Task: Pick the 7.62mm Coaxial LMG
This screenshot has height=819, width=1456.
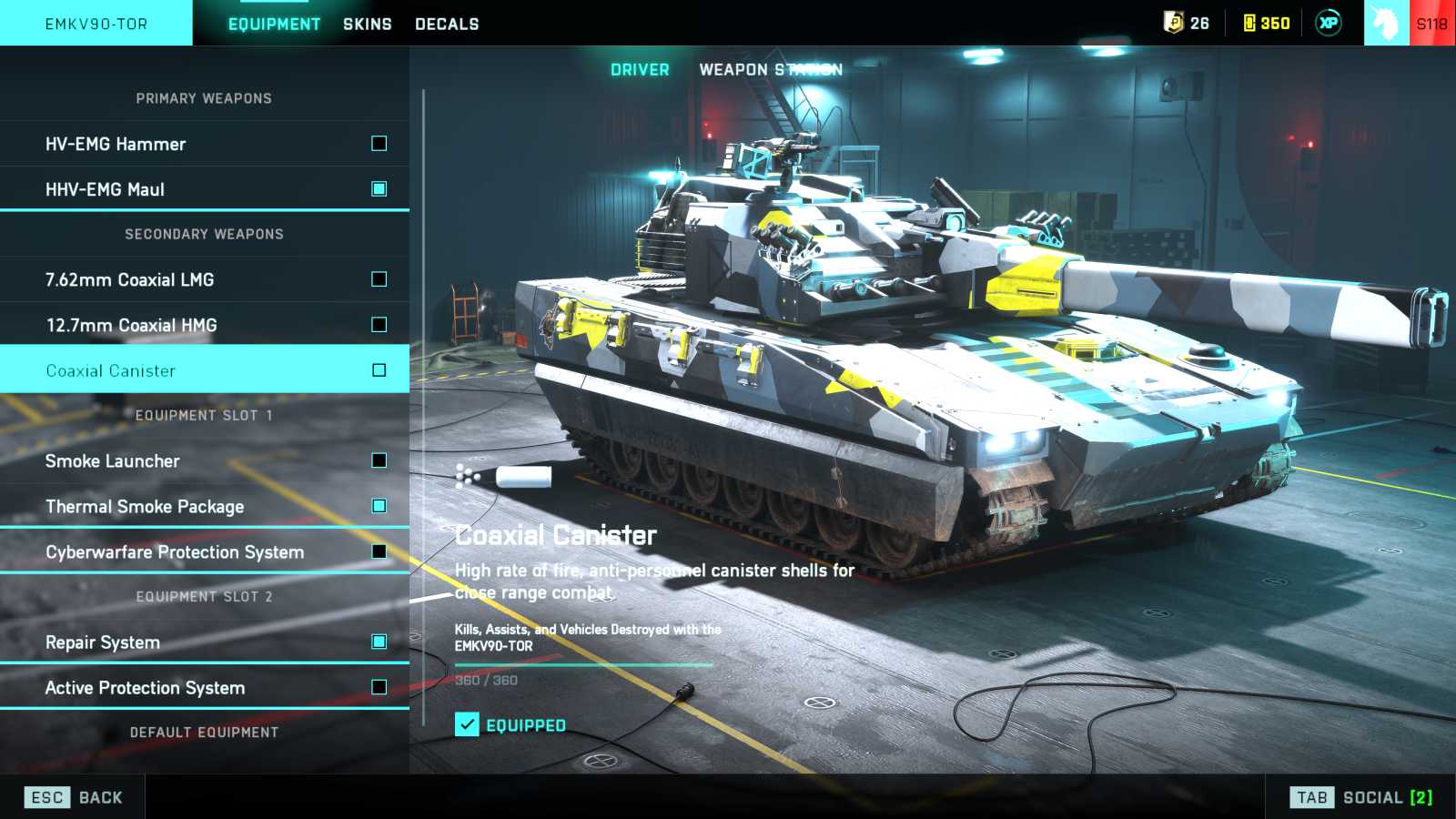Action: pos(205,279)
